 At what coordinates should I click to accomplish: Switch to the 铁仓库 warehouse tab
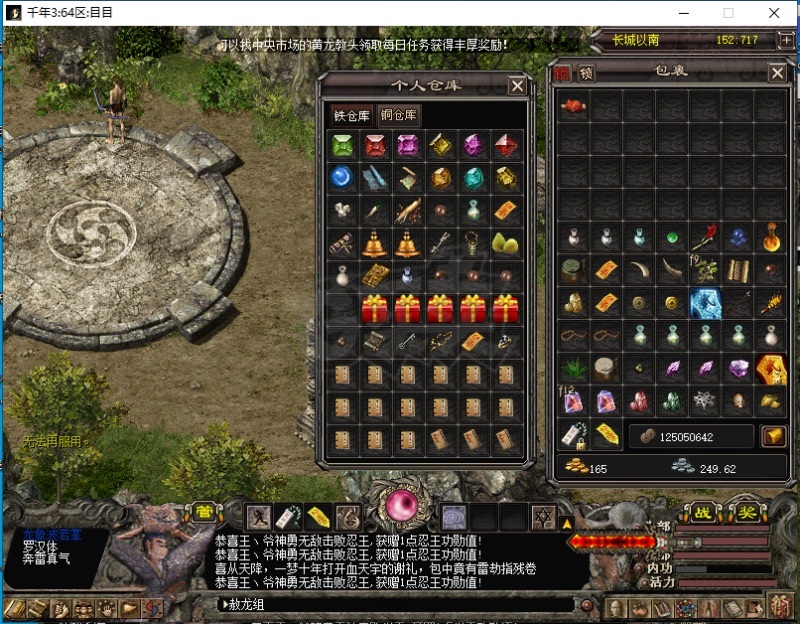click(352, 115)
